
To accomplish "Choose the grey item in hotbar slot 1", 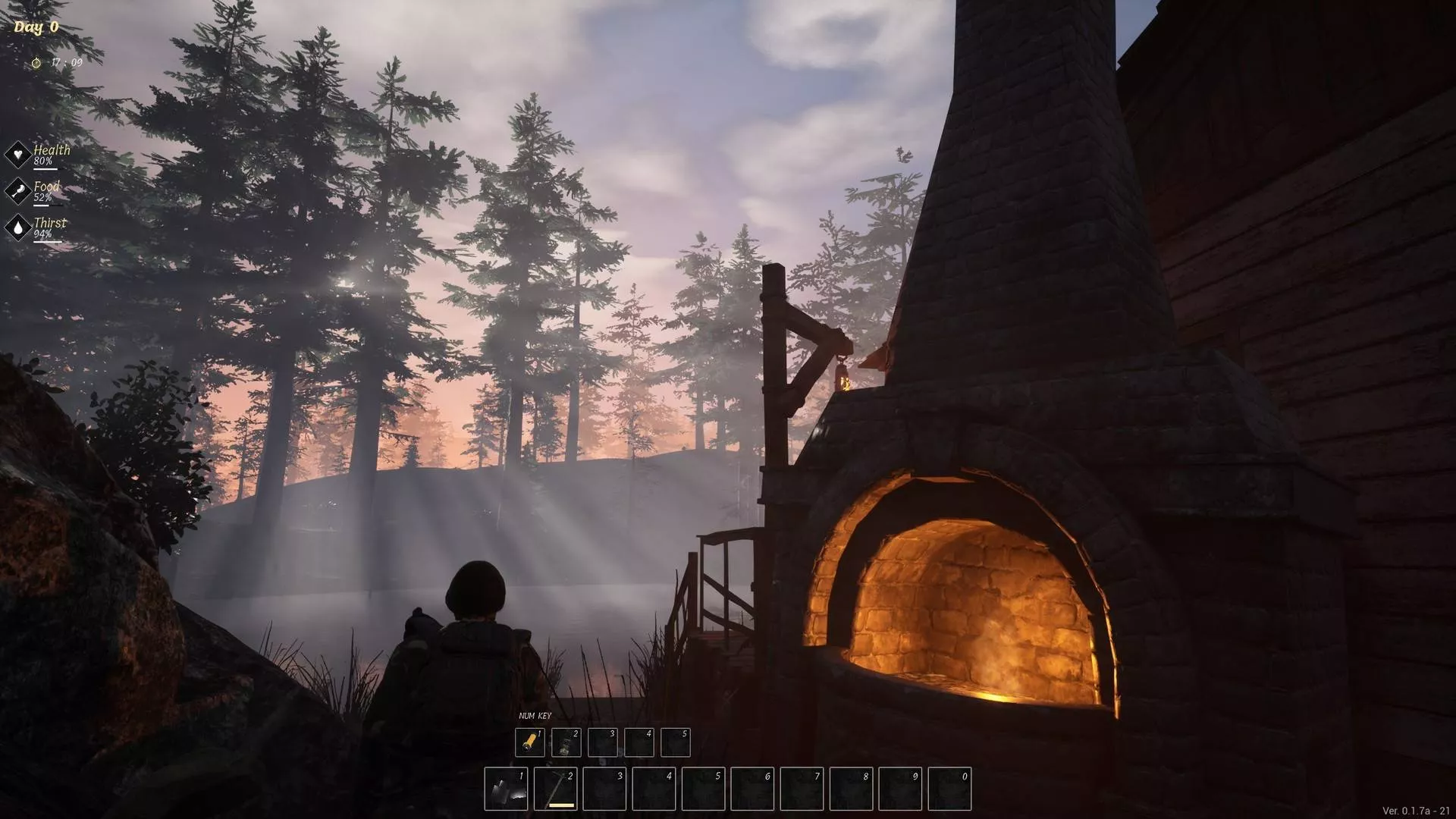I will 506,789.
